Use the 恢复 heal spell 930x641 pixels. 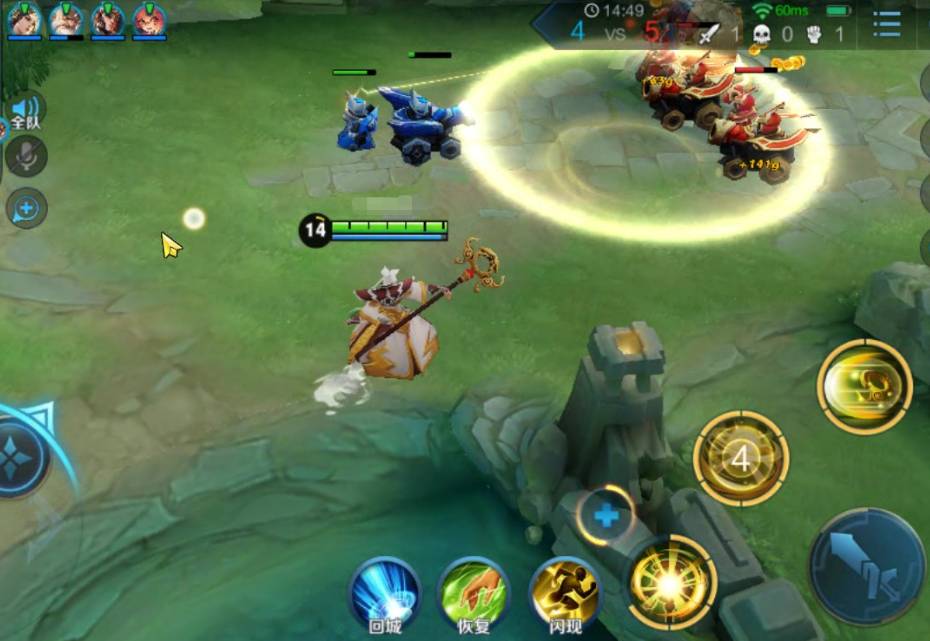click(x=474, y=592)
